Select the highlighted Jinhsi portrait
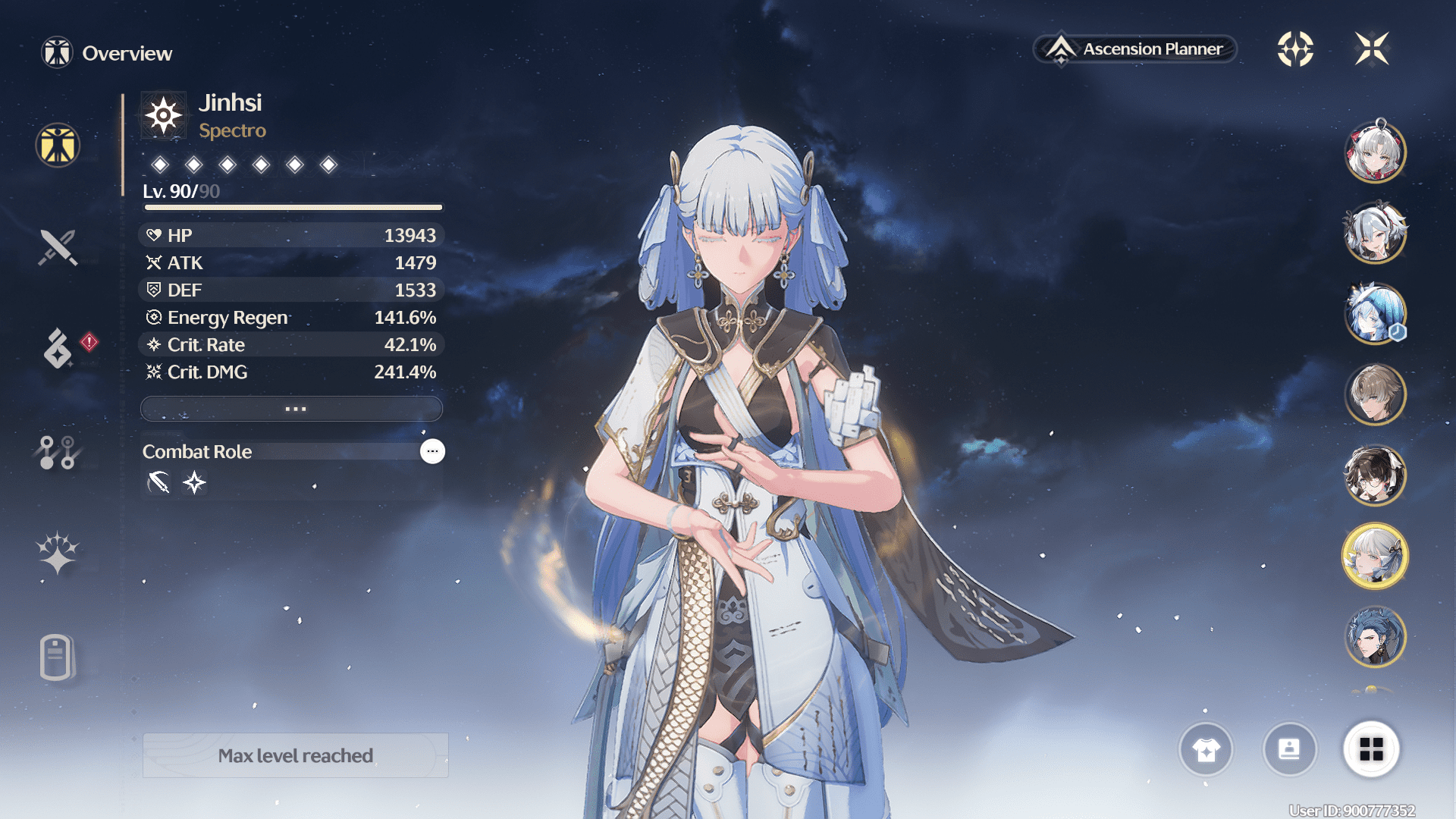 coord(1375,556)
